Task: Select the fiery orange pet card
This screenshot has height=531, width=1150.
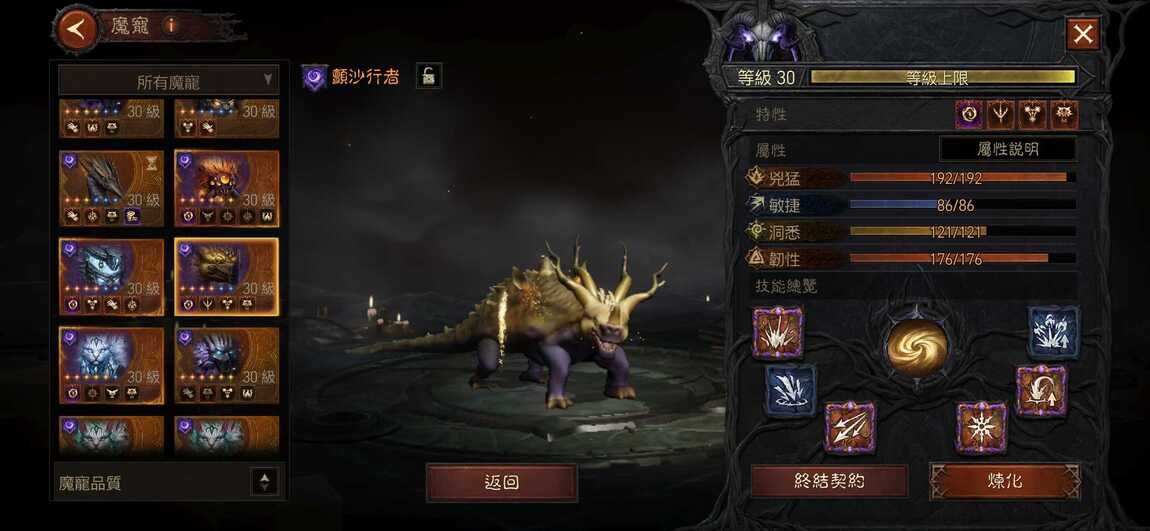Action: click(x=226, y=189)
